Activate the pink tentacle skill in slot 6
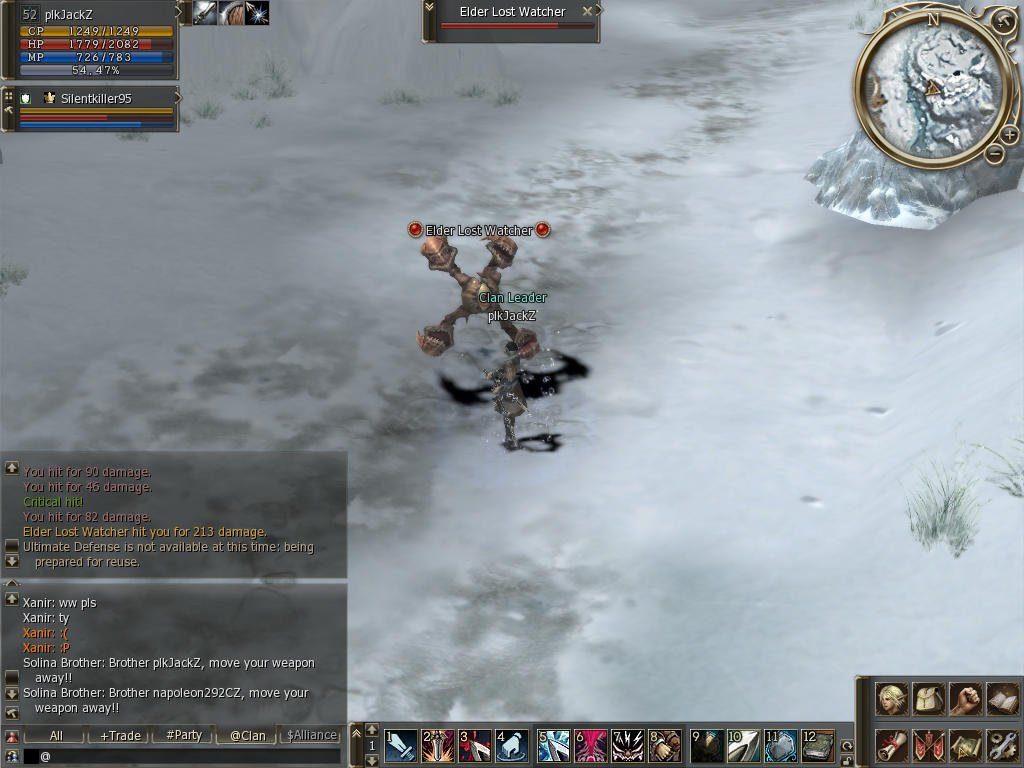This screenshot has width=1024, height=768. point(591,746)
